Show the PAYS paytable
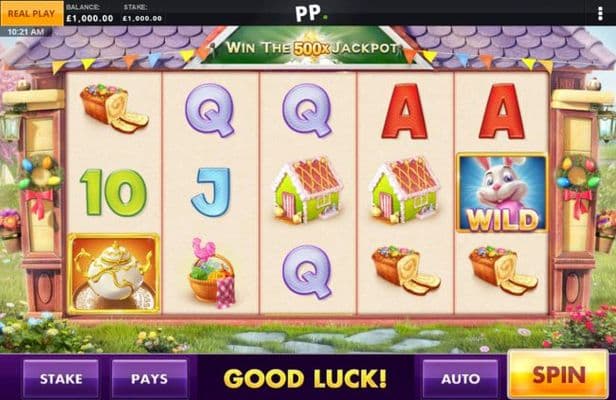616x400 pixels. pyautogui.click(x=150, y=379)
